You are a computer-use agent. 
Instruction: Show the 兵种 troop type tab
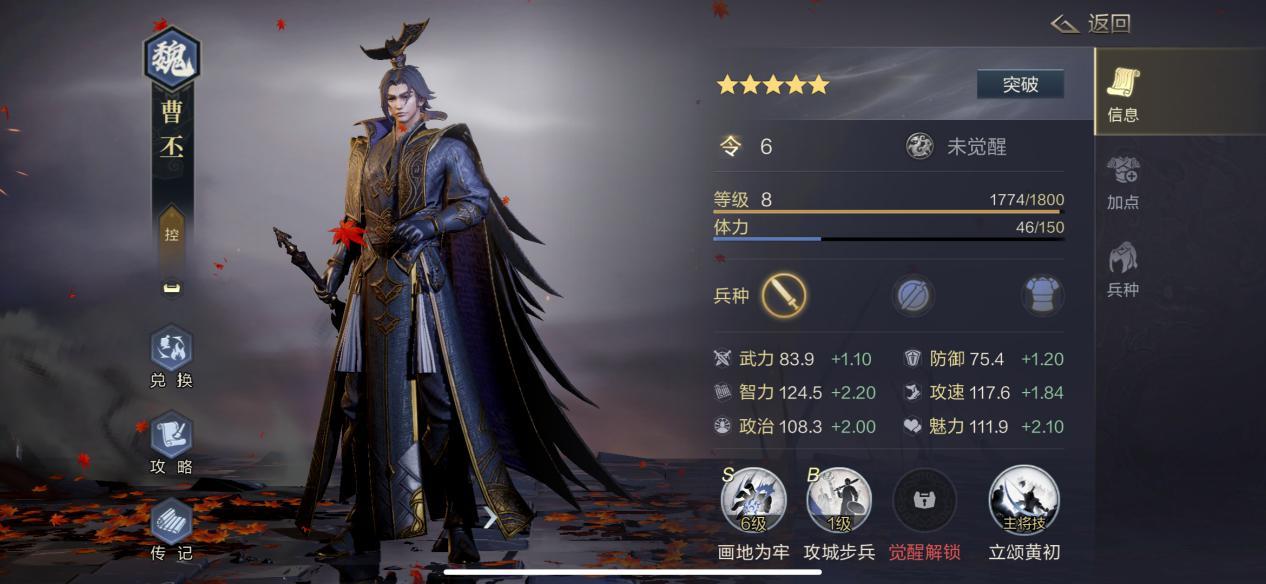1123,269
